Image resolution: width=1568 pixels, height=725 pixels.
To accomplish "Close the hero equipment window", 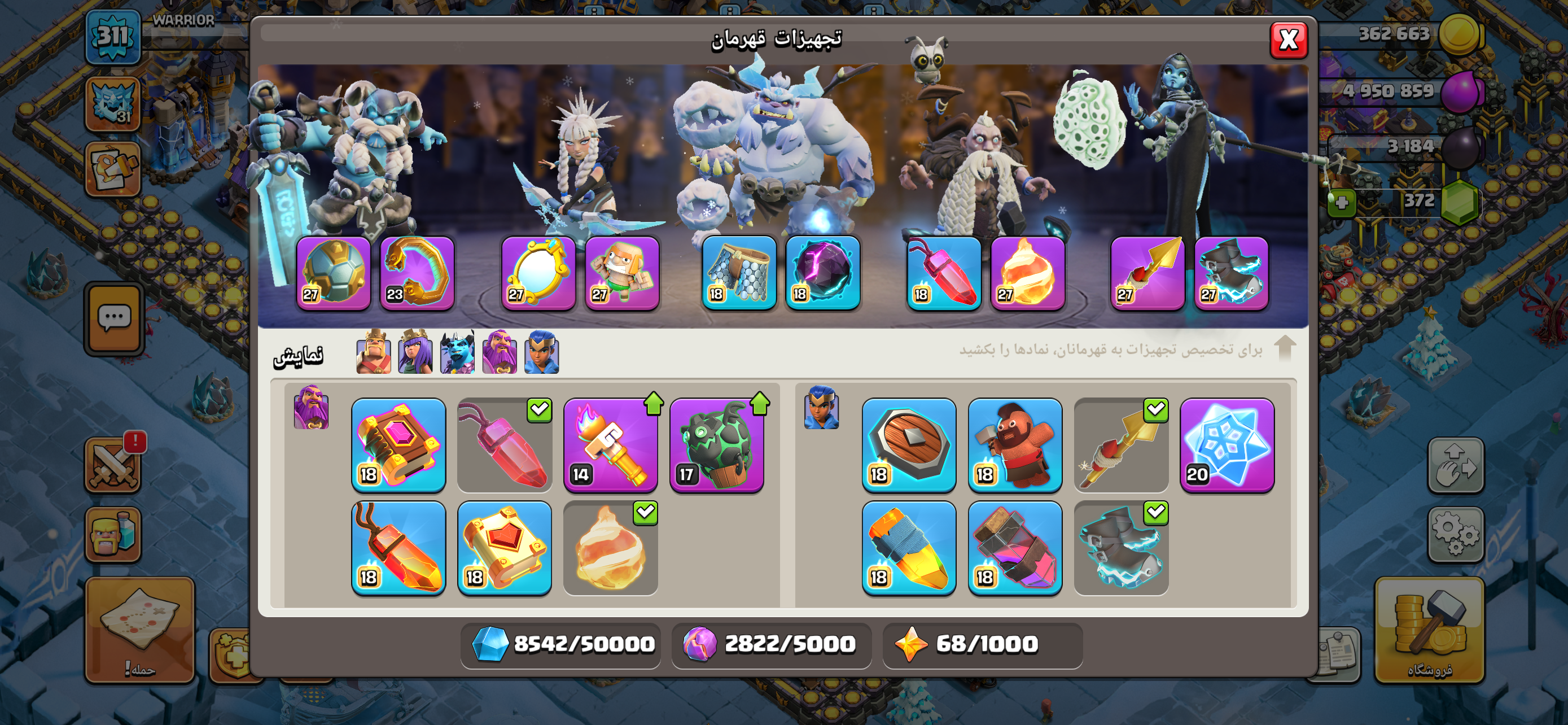I will click(x=1288, y=40).
